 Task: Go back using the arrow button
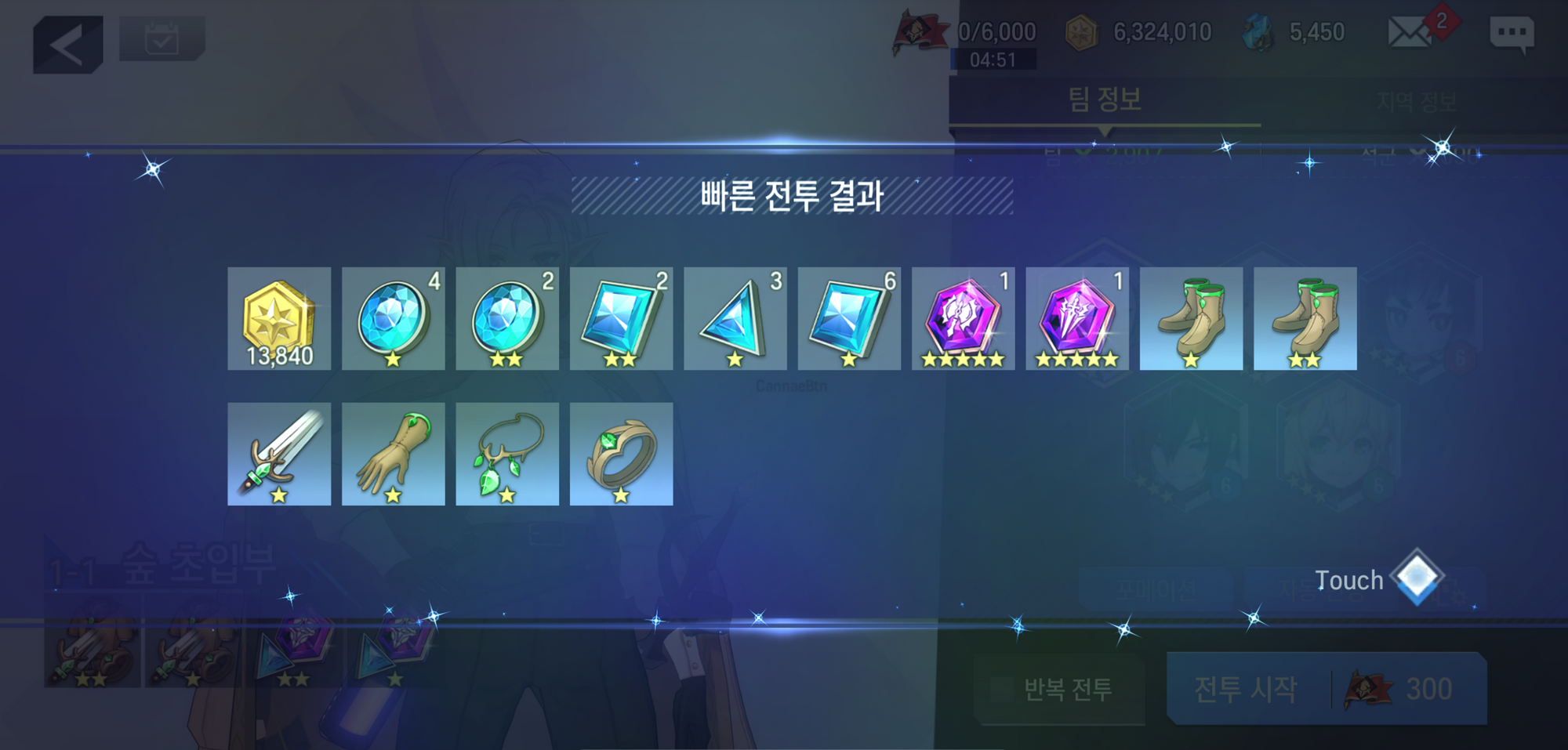pos(68,44)
